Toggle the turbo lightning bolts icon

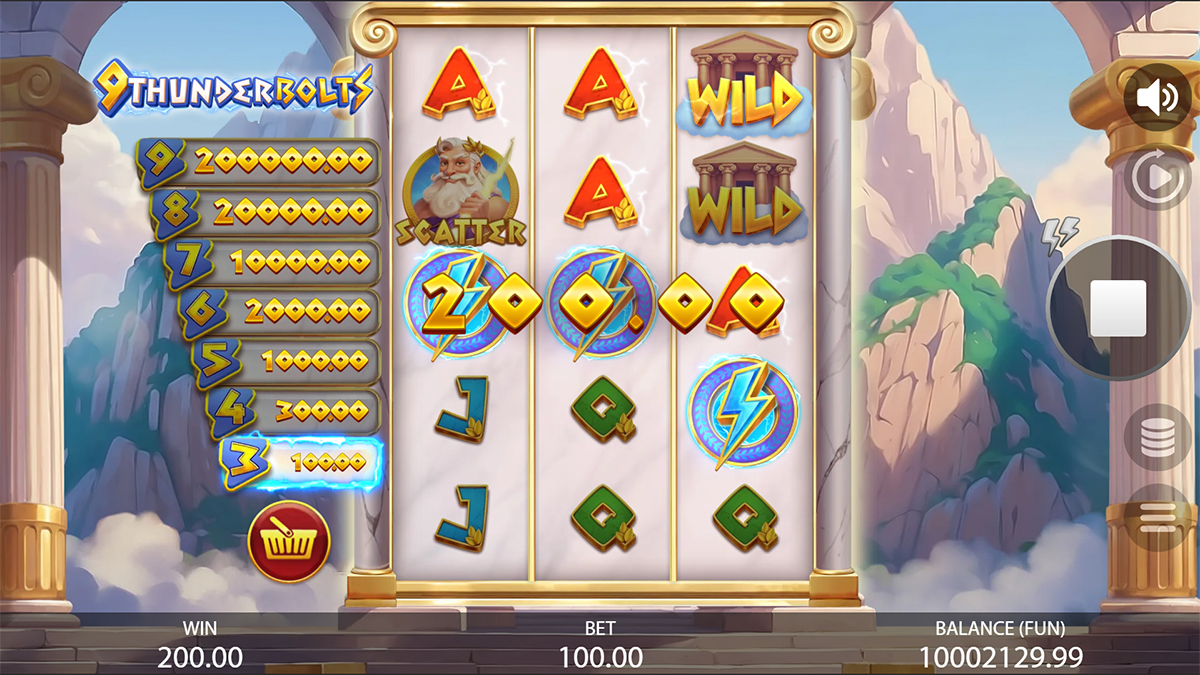(x=1060, y=235)
